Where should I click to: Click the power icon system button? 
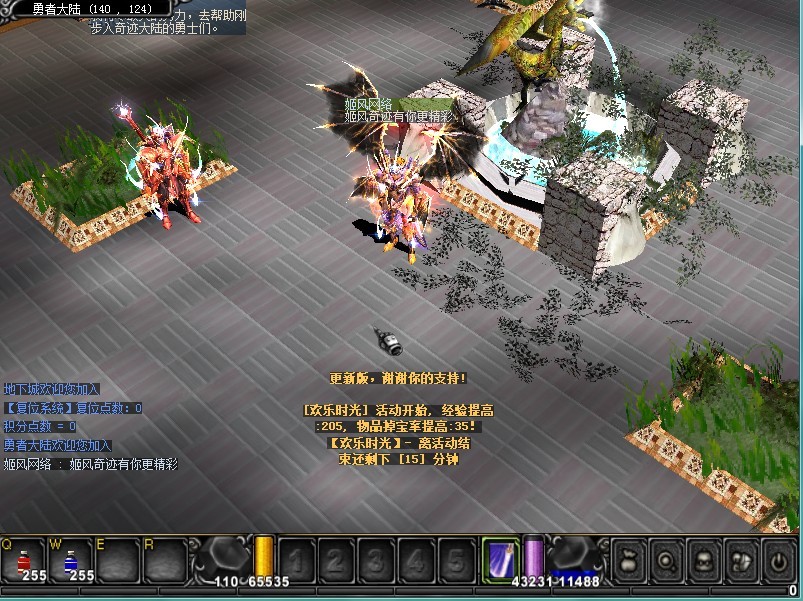pyautogui.click(x=776, y=557)
